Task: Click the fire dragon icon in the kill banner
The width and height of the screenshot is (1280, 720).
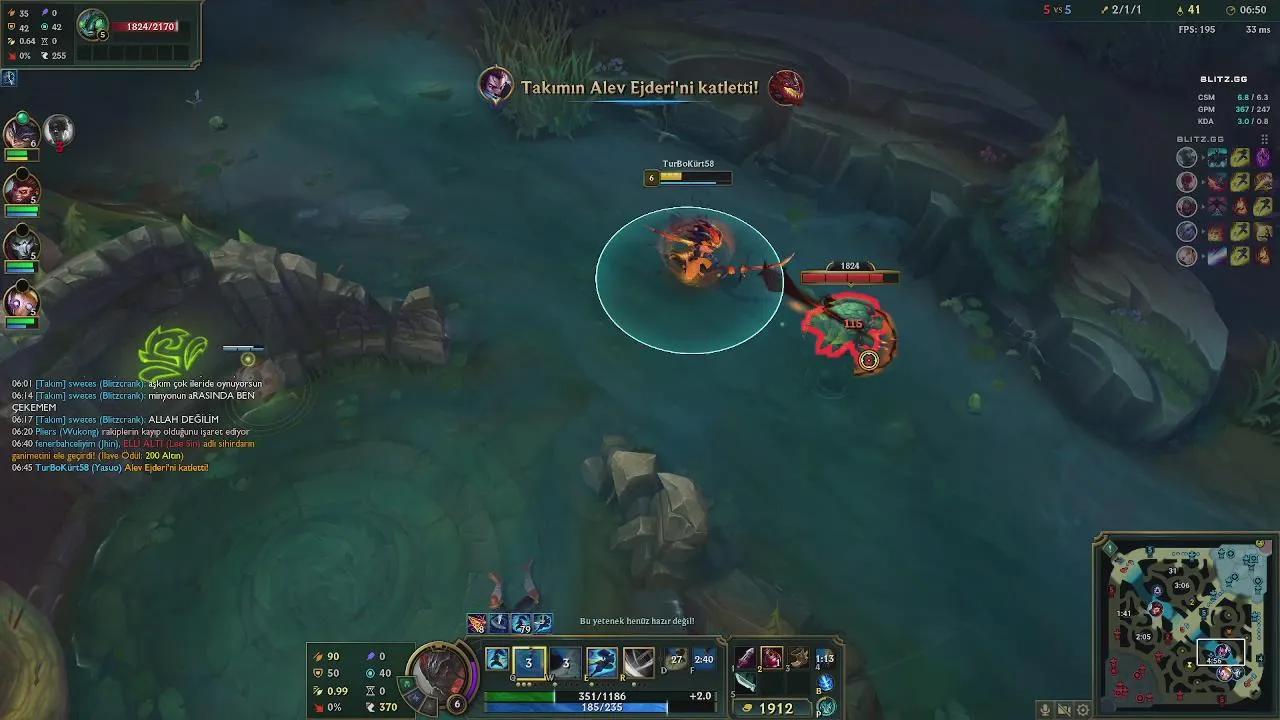Action: (787, 86)
